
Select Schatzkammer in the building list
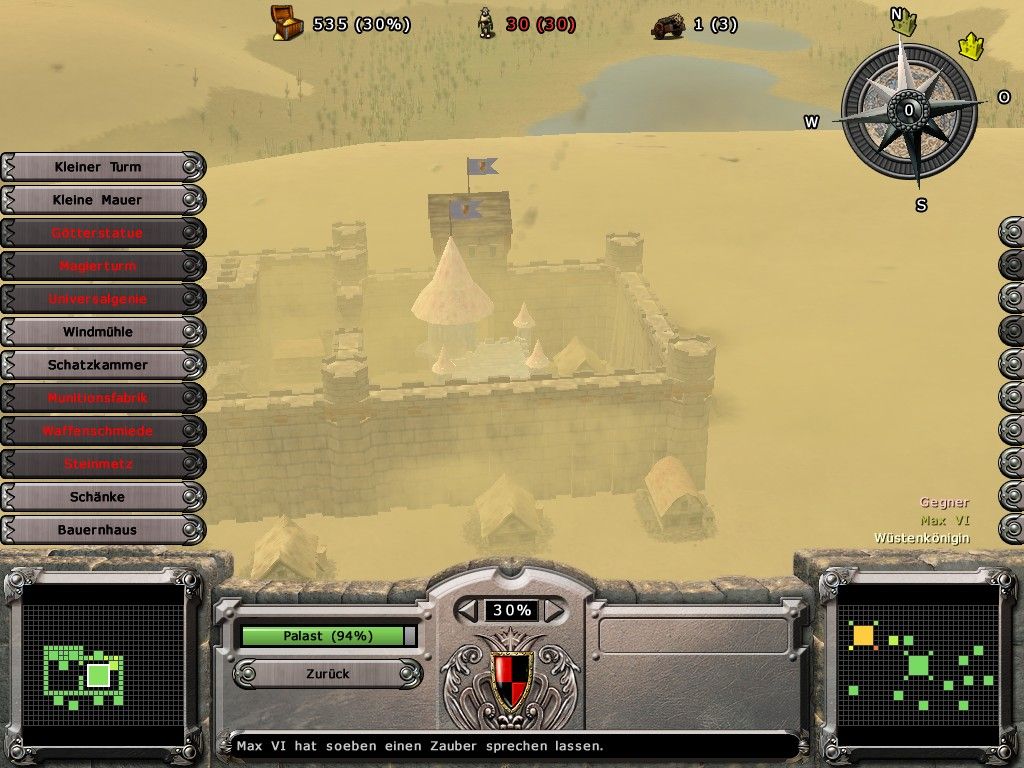pyautogui.click(x=98, y=365)
